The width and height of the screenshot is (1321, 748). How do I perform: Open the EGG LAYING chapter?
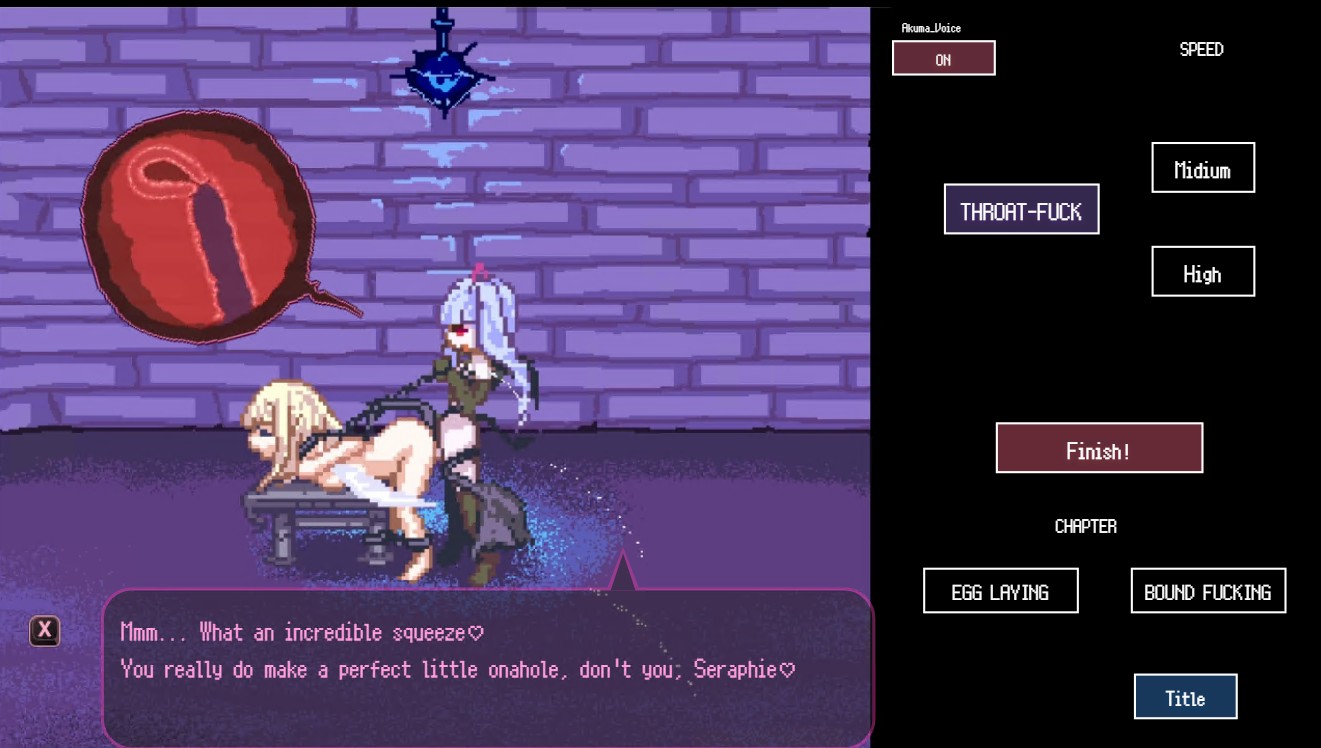(1000, 591)
